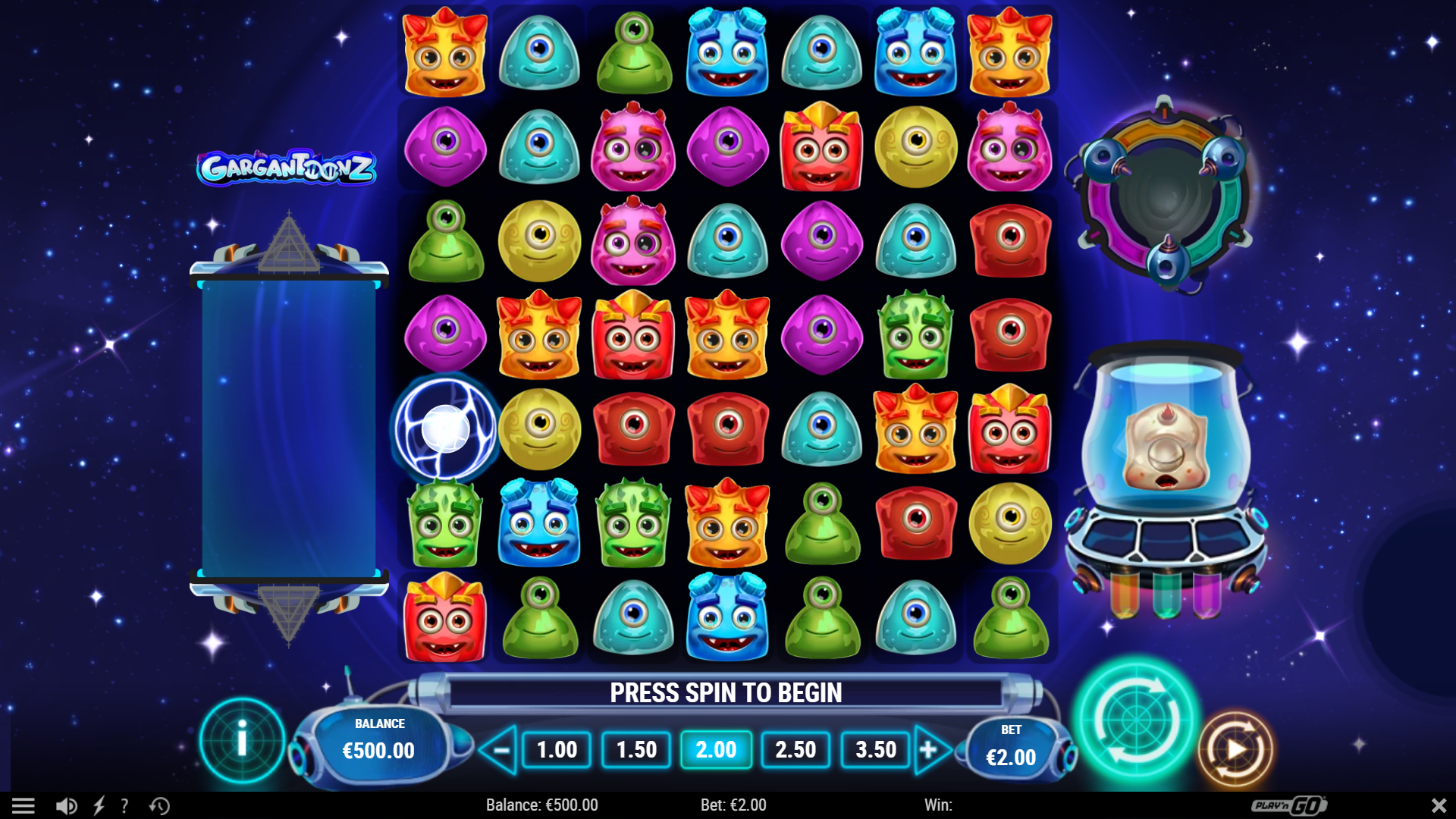Screen dimensions: 1456x819
Task: Click the Play'n GO logo
Action: click(1289, 805)
